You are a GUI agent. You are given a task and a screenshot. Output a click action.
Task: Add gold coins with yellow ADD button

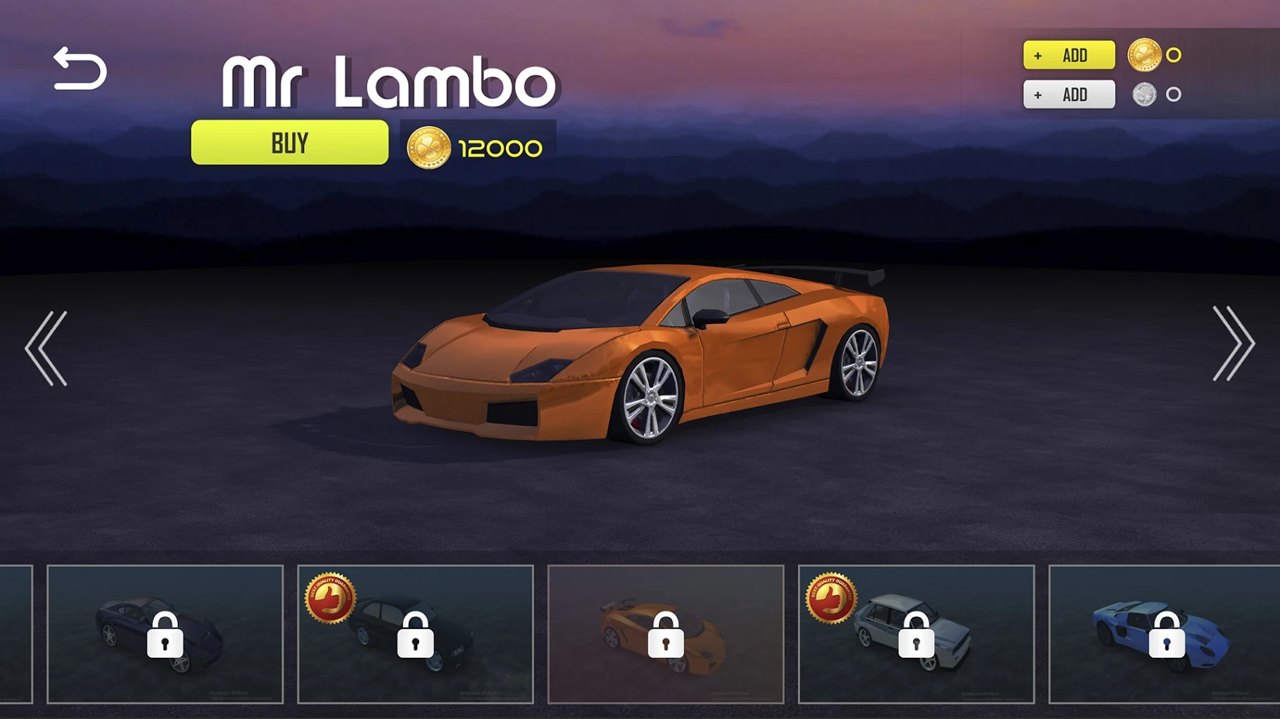[x=1068, y=55]
